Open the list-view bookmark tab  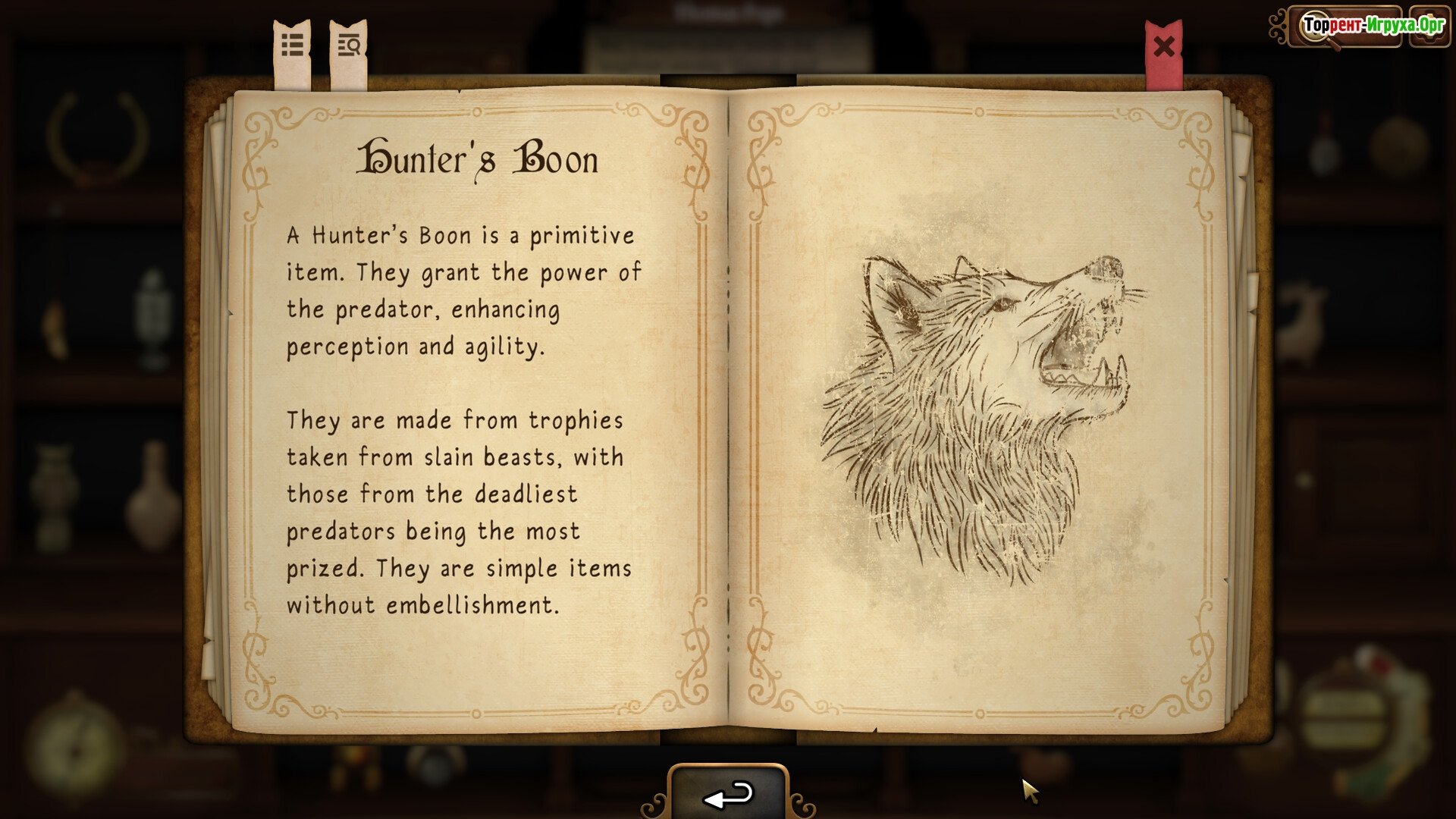pos(293,47)
